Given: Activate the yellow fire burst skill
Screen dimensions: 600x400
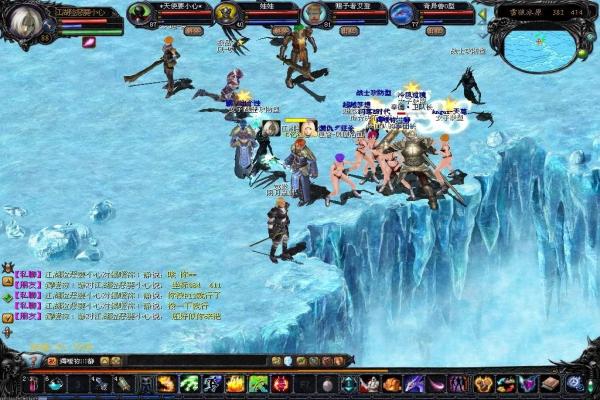Looking at the screenshot, I should [235, 384].
